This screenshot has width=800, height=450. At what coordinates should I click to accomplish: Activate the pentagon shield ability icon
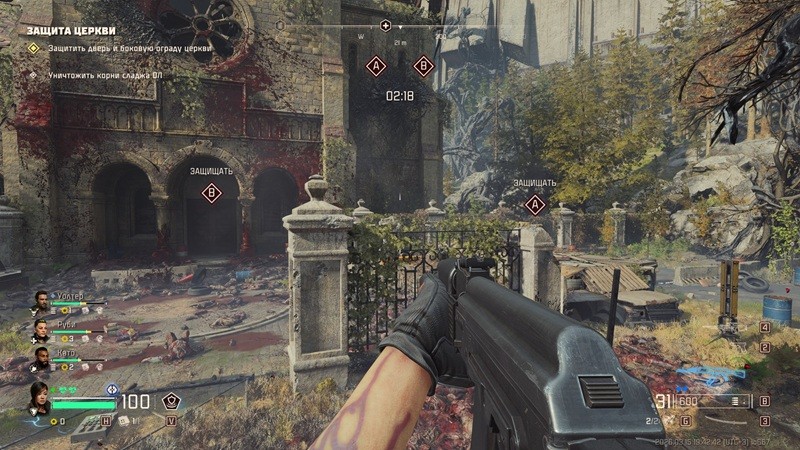(171, 402)
